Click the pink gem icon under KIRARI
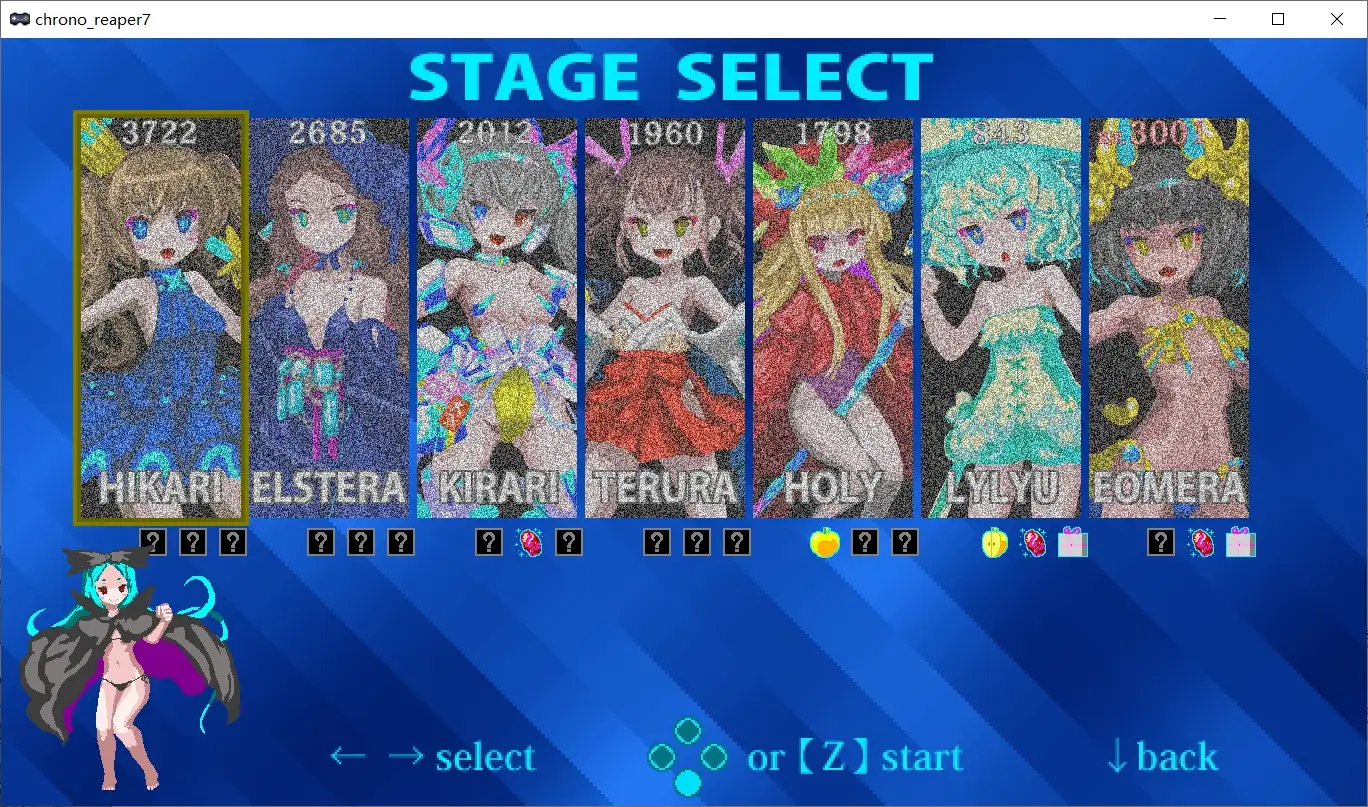Viewport: 1368px width, 807px height. [x=530, y=541]
